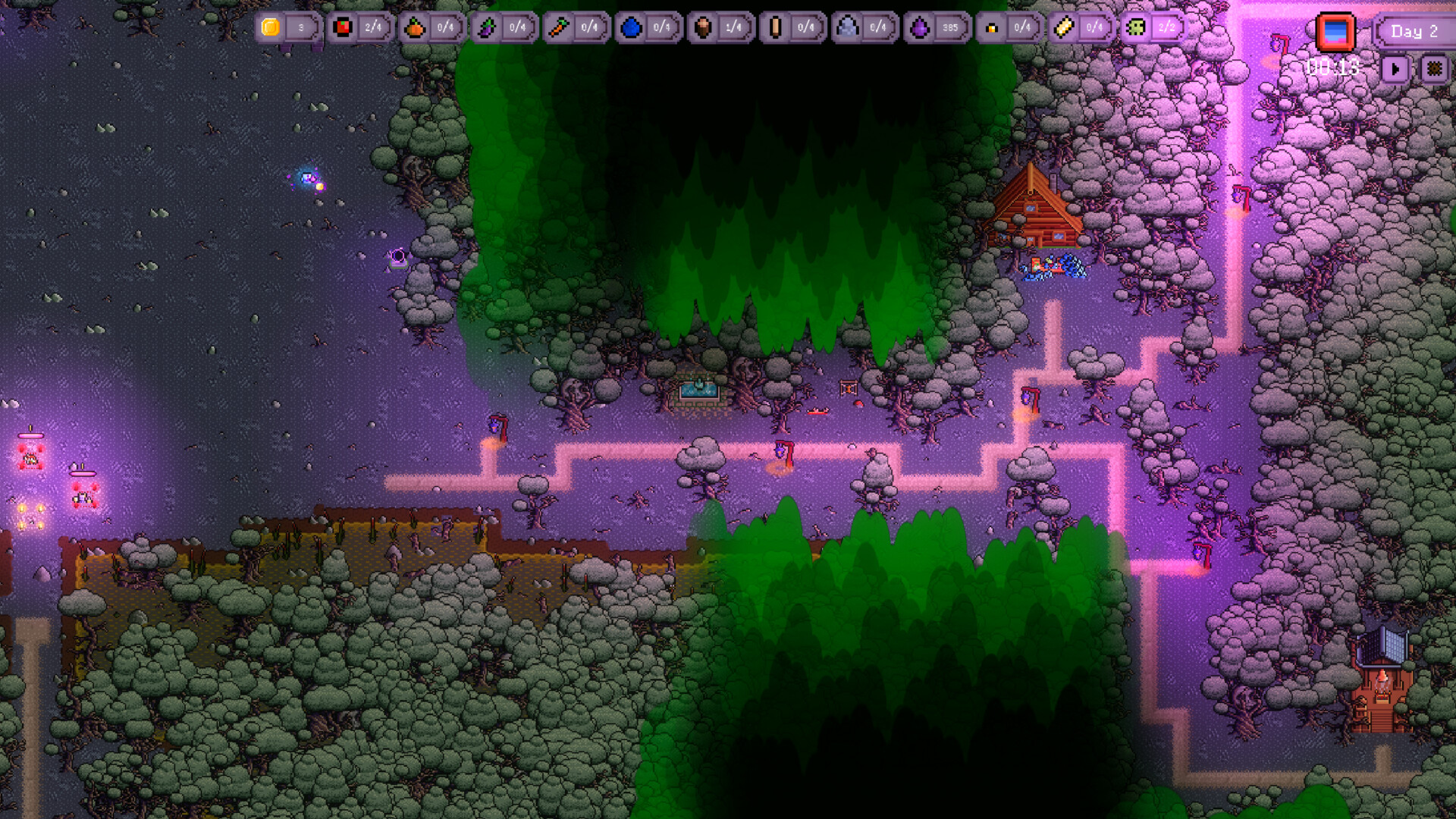Click the stone fountain in the clearing
Image resolution: width=1456 pixels, height=819 pixels.
(698, 391)
